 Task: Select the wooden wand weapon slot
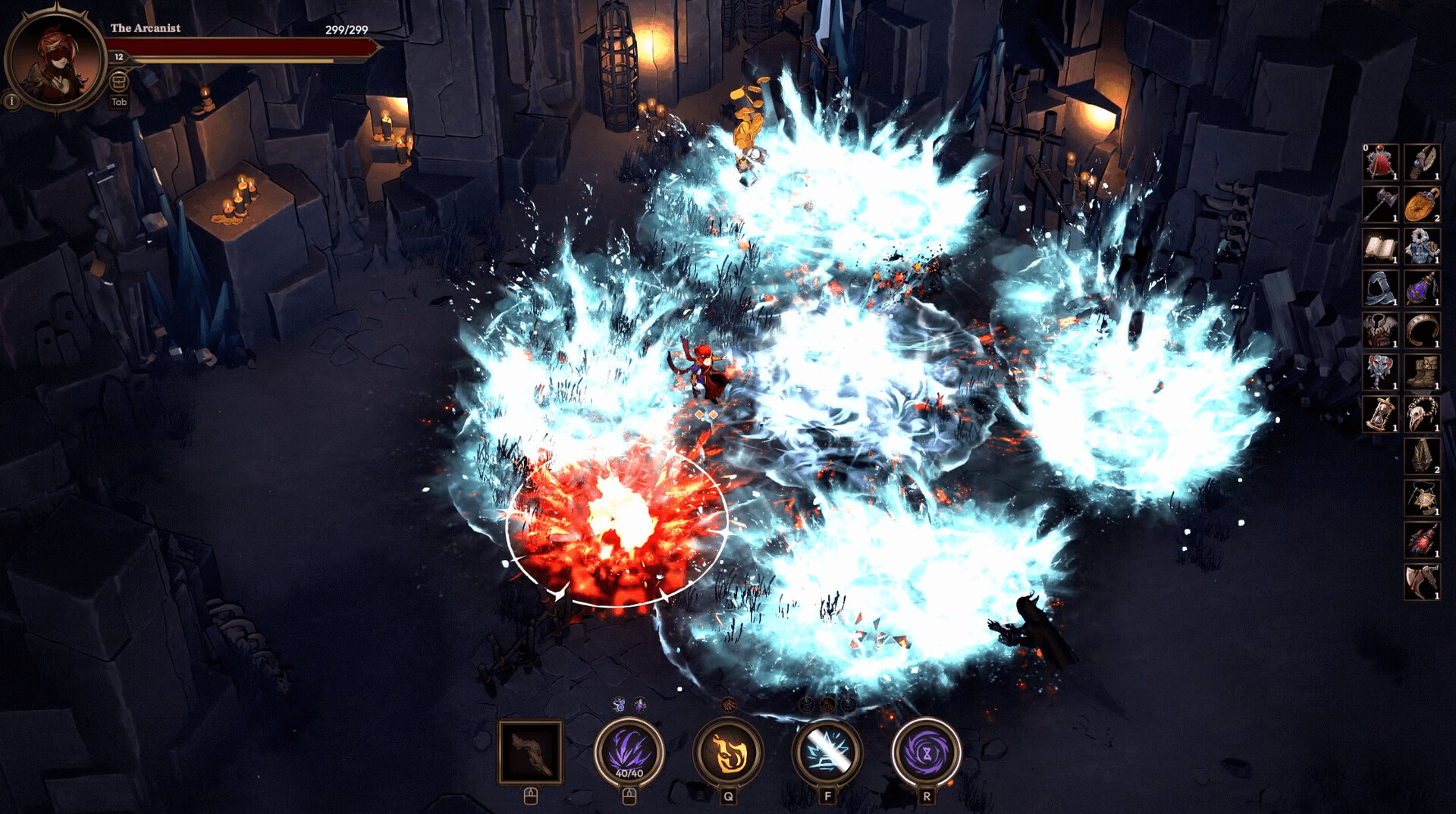531,751
